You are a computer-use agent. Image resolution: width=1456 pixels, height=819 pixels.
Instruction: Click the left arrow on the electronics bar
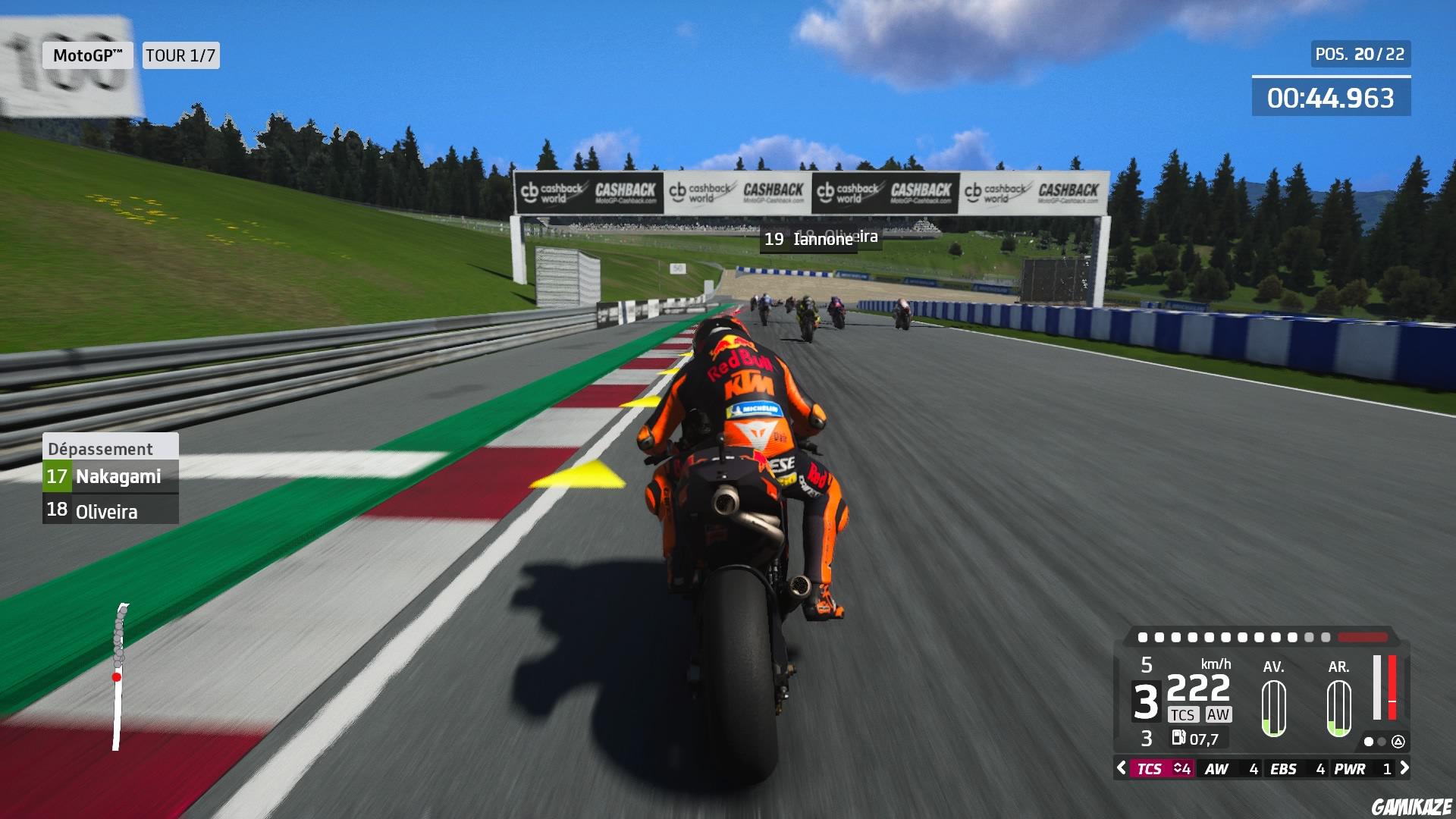point(1121,768)
